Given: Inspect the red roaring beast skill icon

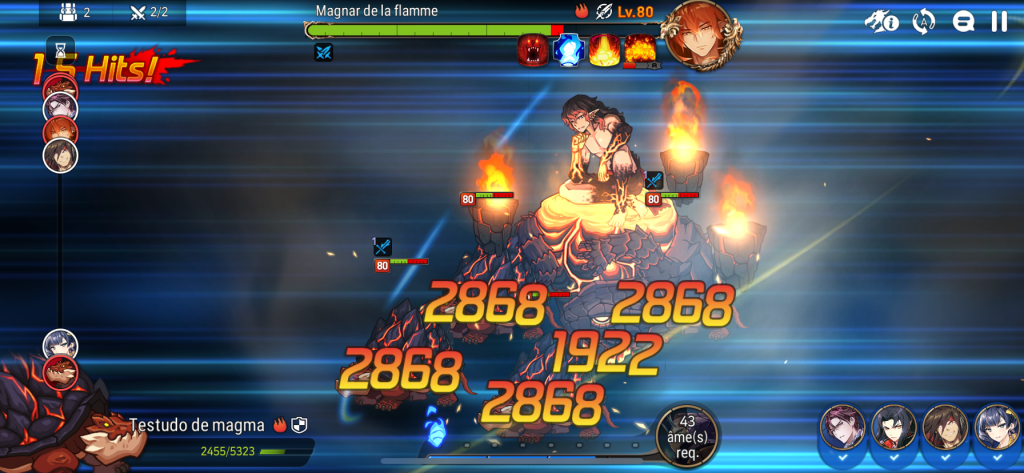Looking at the screenshot, I should 533,50.
